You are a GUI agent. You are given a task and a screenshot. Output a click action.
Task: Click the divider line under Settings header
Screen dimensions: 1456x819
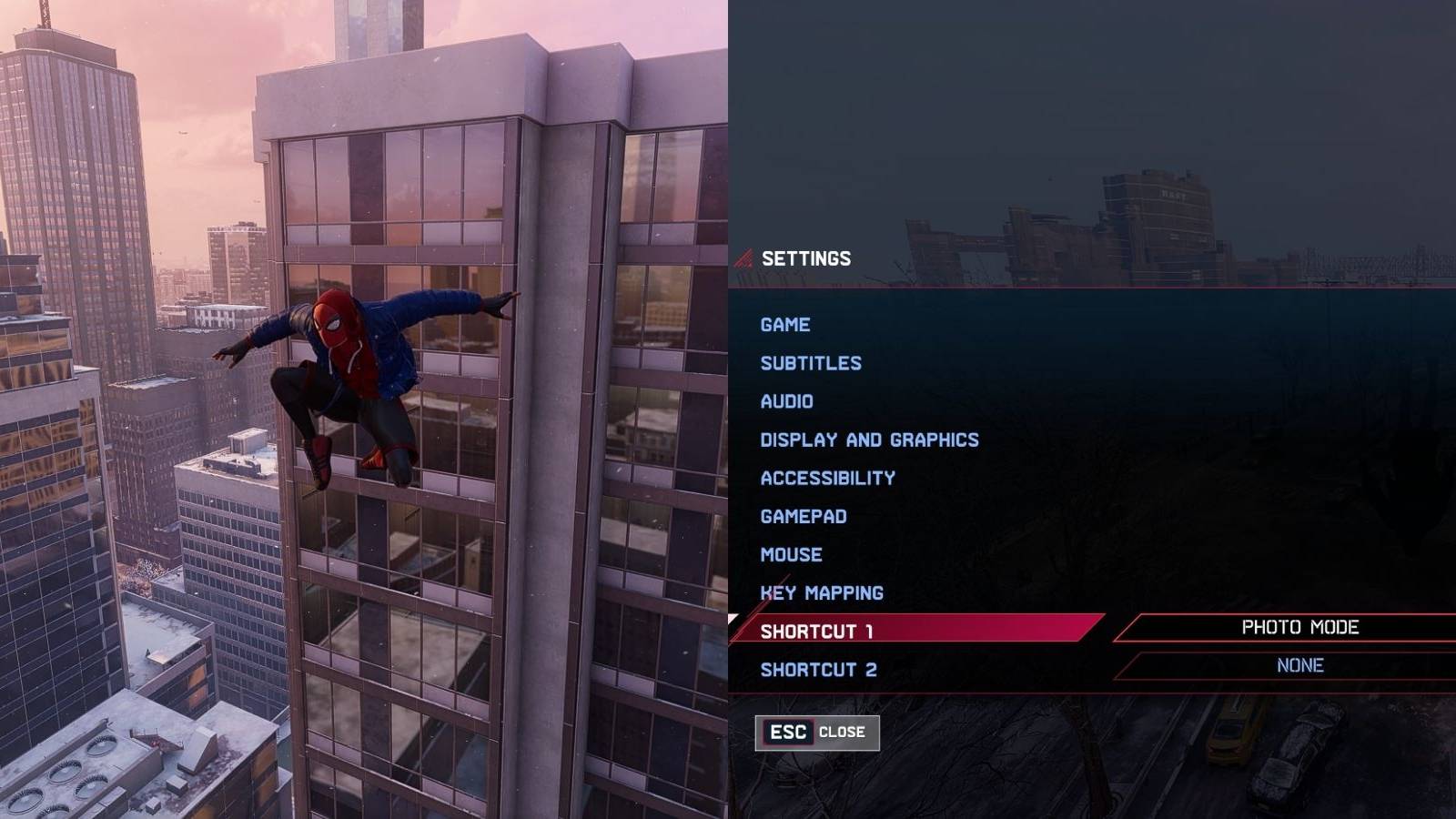tap(1092, 288)
